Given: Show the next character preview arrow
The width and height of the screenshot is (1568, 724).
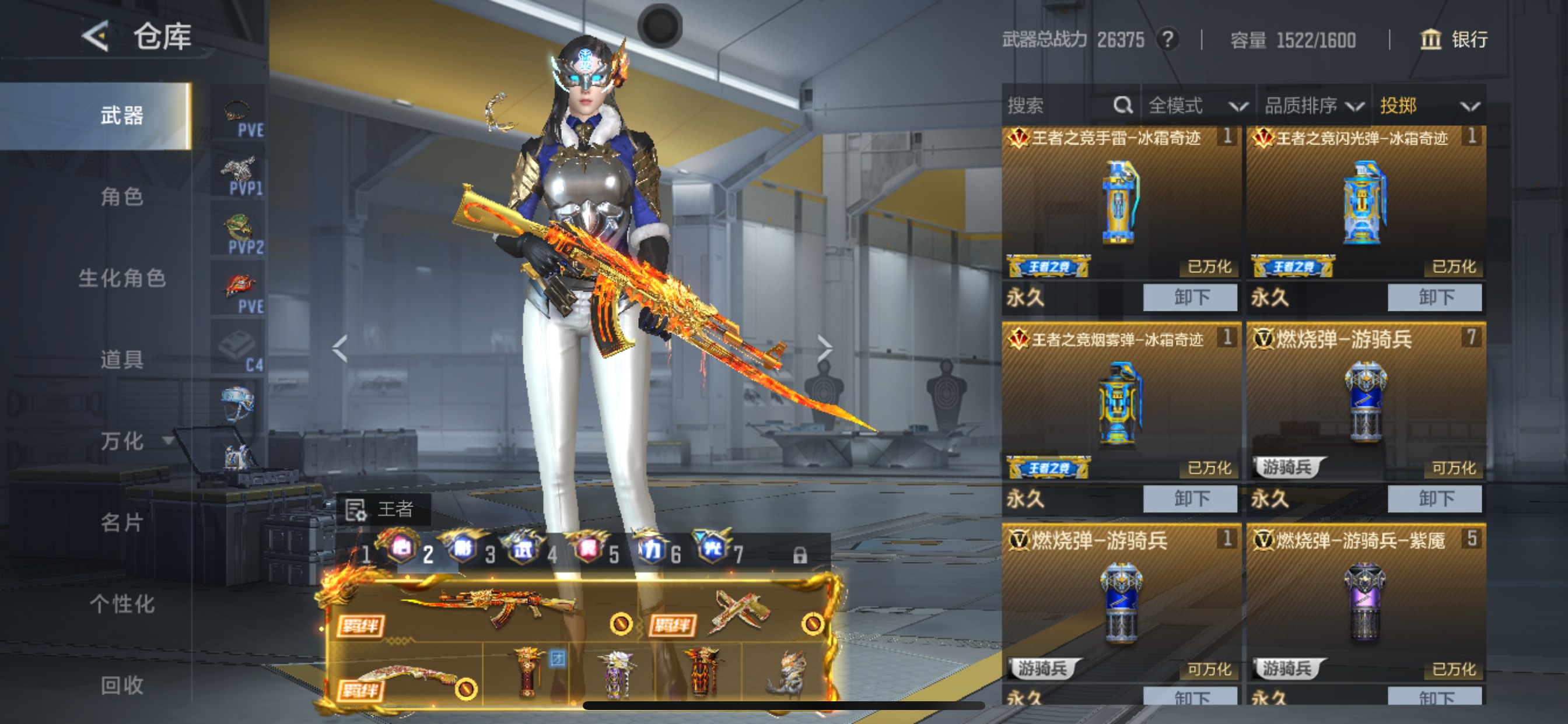Looking at the screenshot, I should click(824, 348).
